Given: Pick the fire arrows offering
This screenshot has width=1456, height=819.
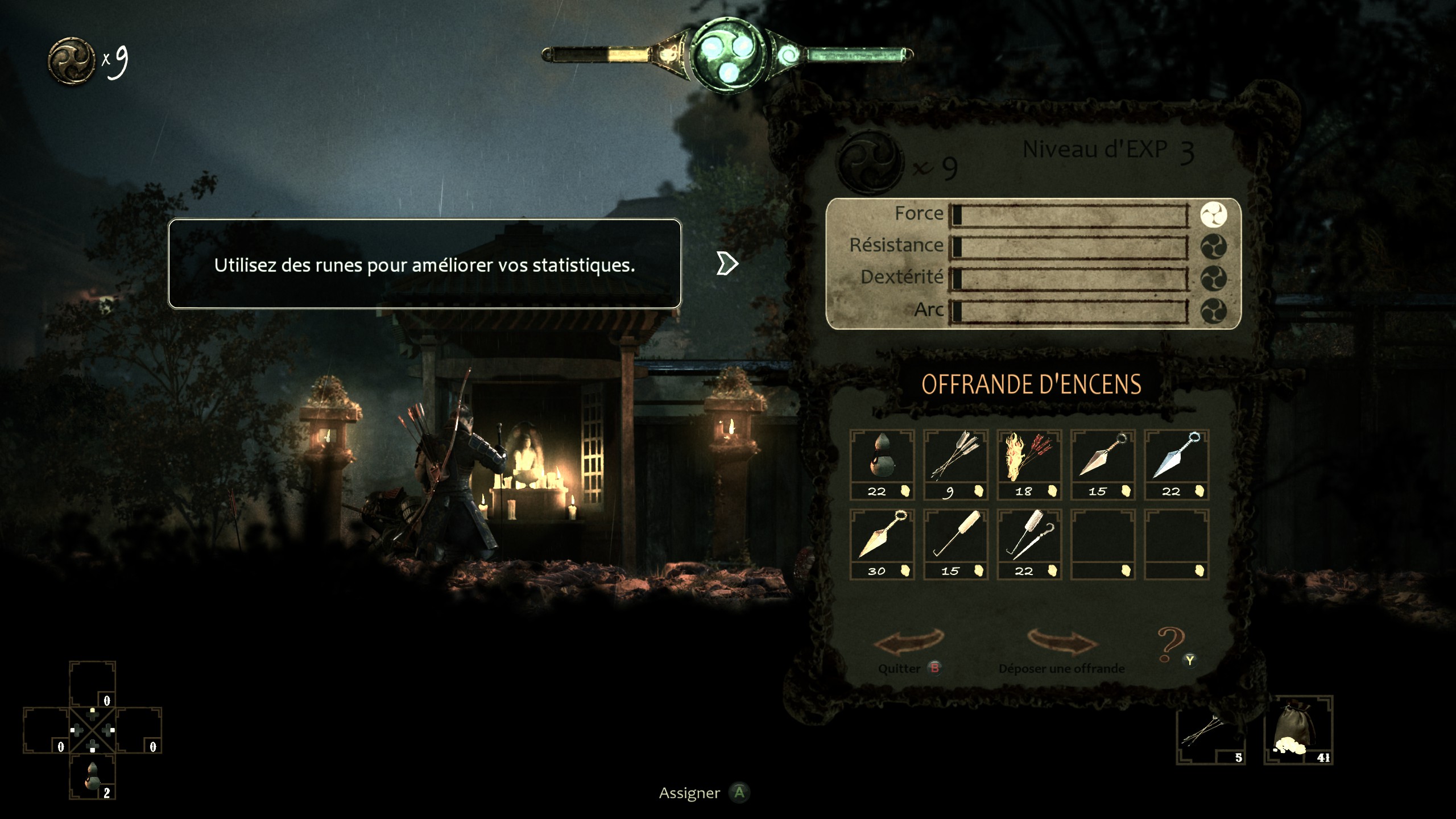Looking at the screenshot, I should click(x=1029, y=464).
